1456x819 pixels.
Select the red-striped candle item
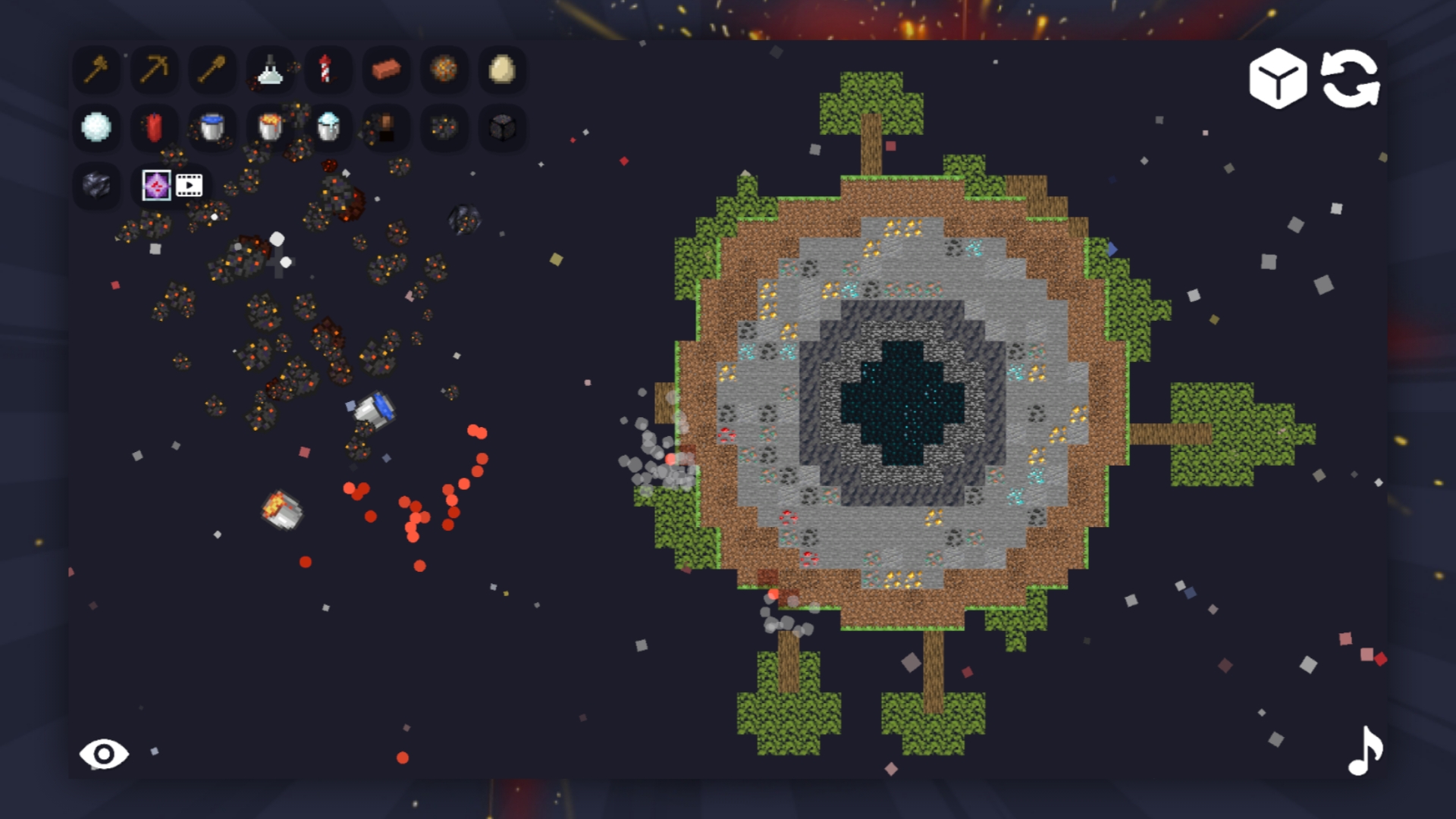click(328, 71)
